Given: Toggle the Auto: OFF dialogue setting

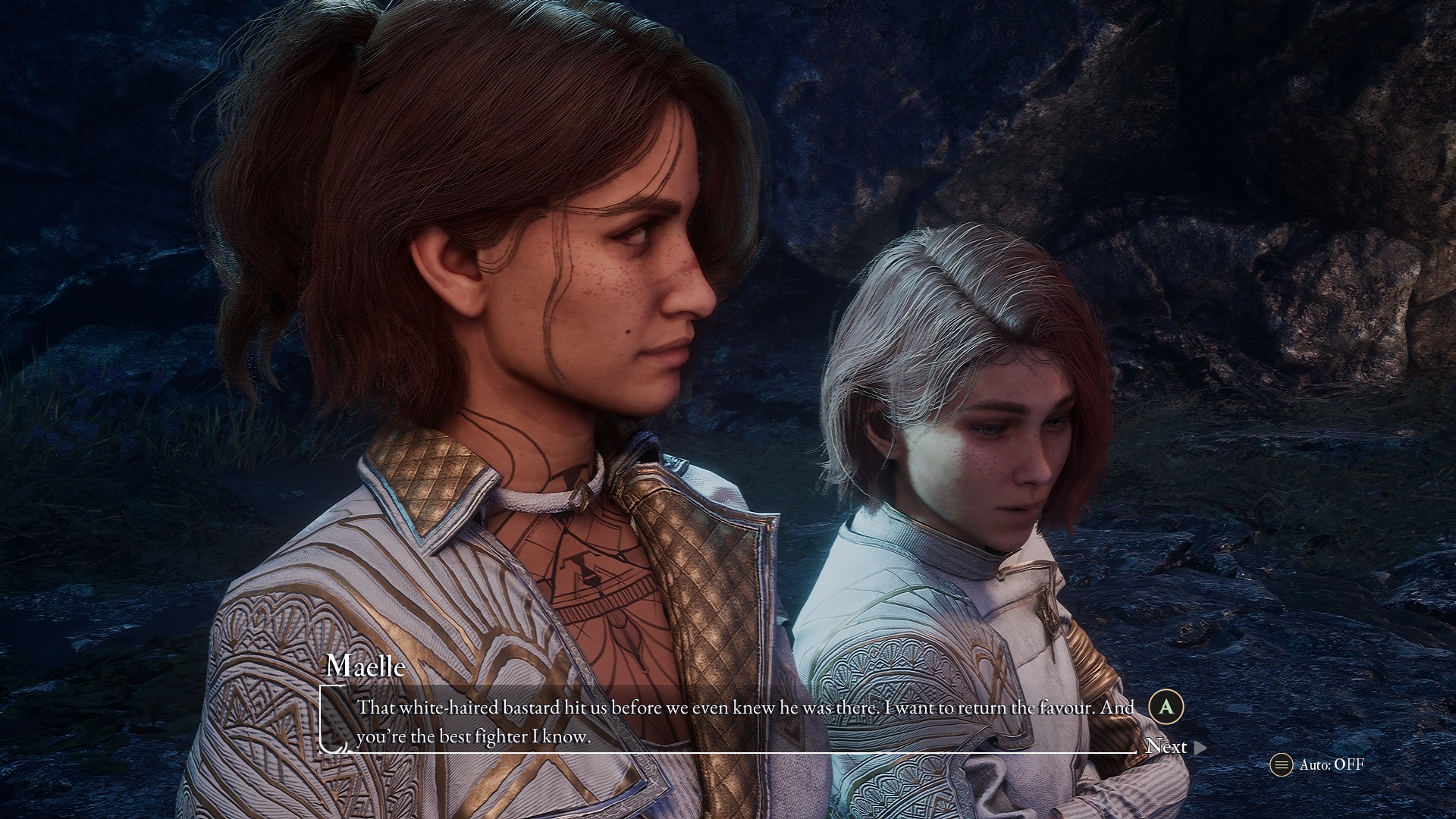Looking at the screenshot, I should 1317,764.
